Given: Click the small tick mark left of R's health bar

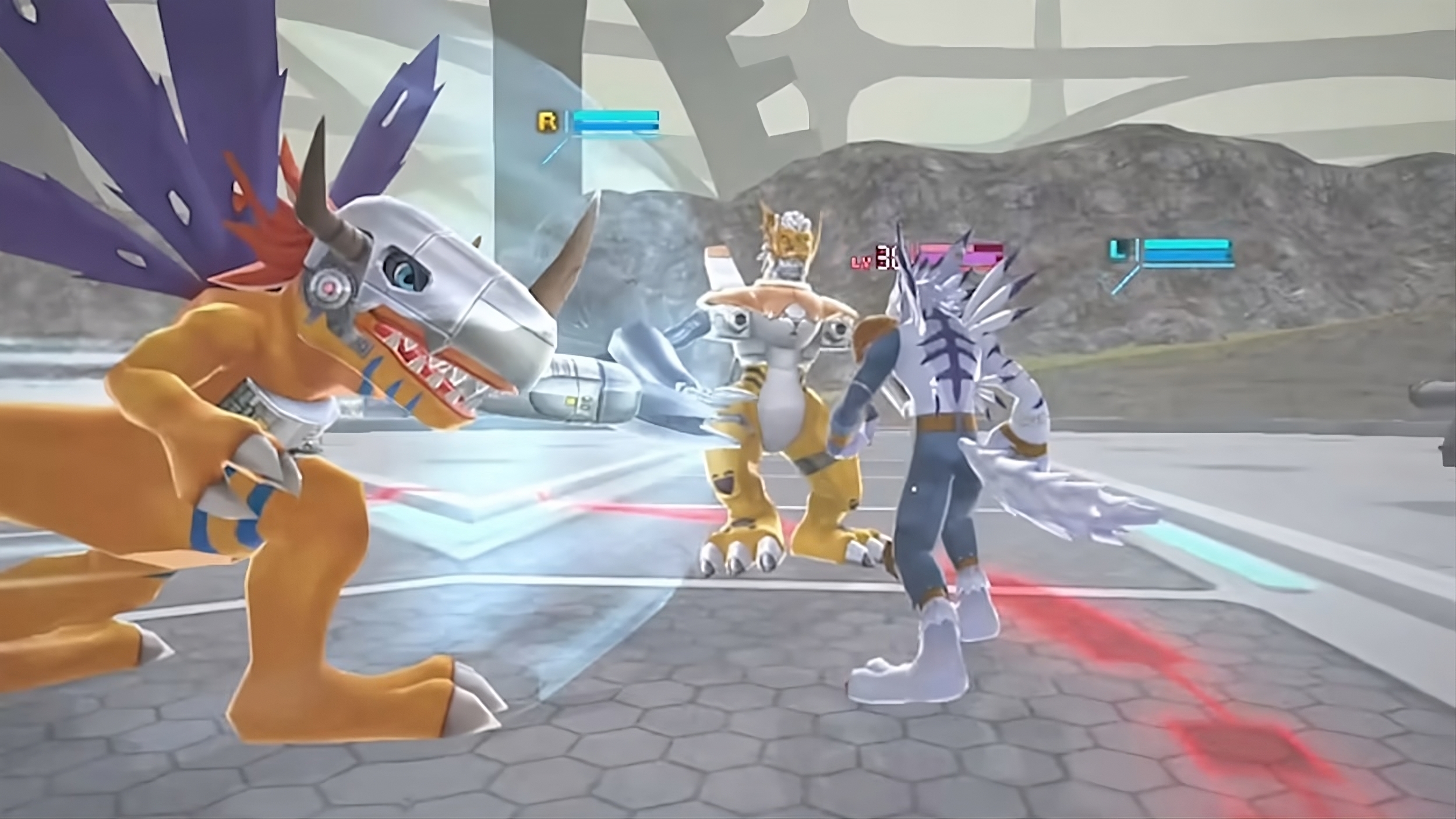Looking at the screenshot, I should tap(566, 121).
